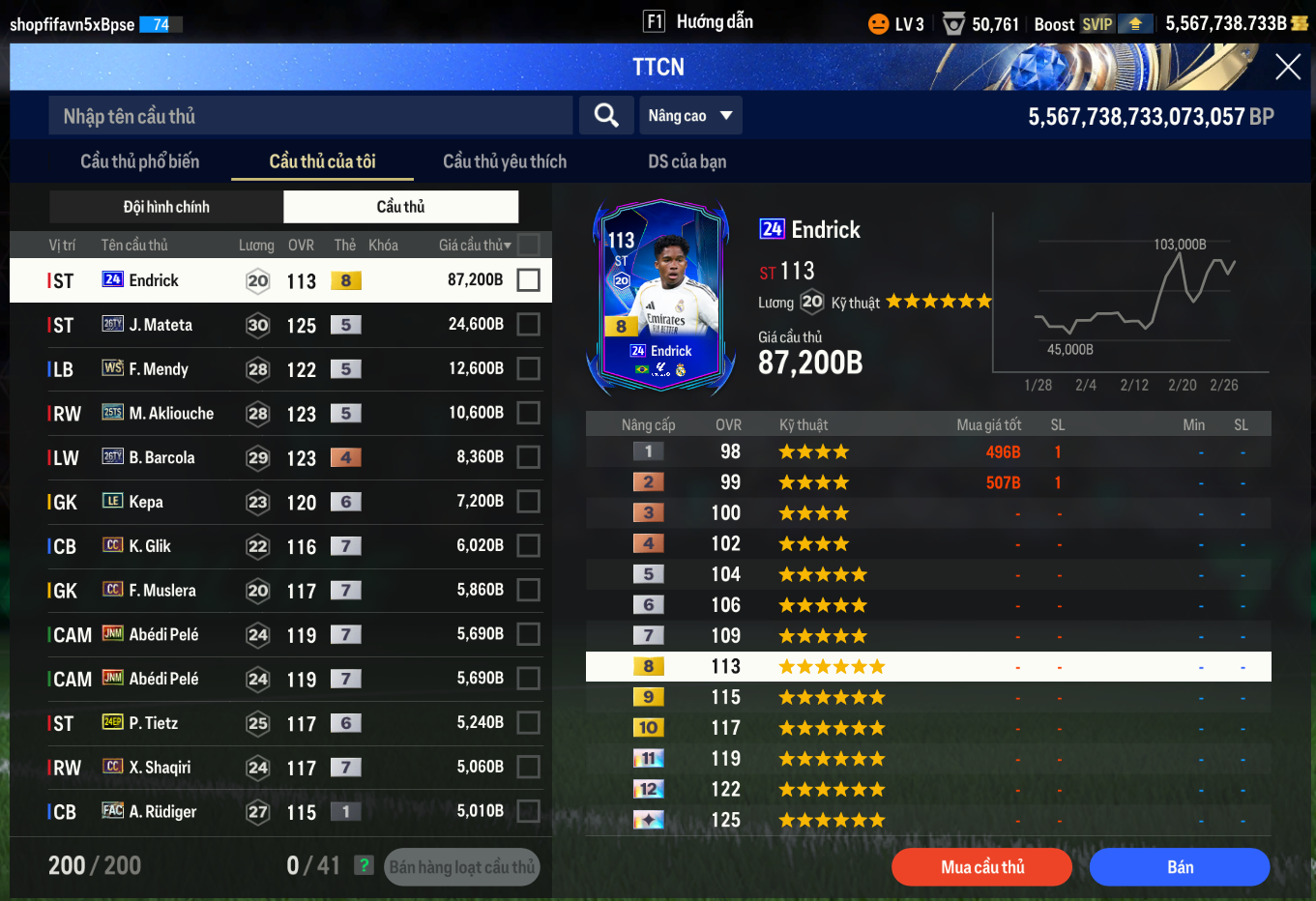Click the green question mark help icon

coord(364,865)
